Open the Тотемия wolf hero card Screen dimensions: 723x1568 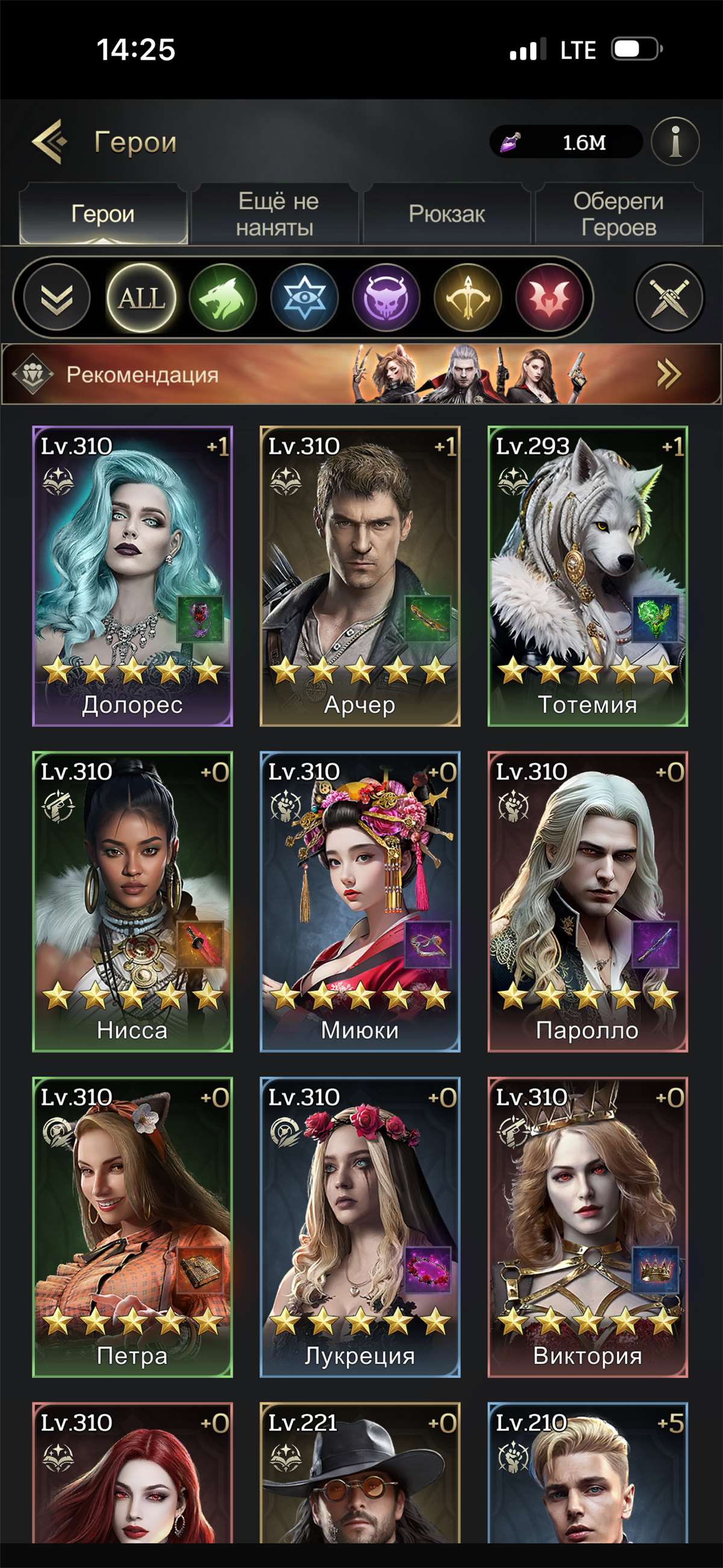[x=588, y=576]
